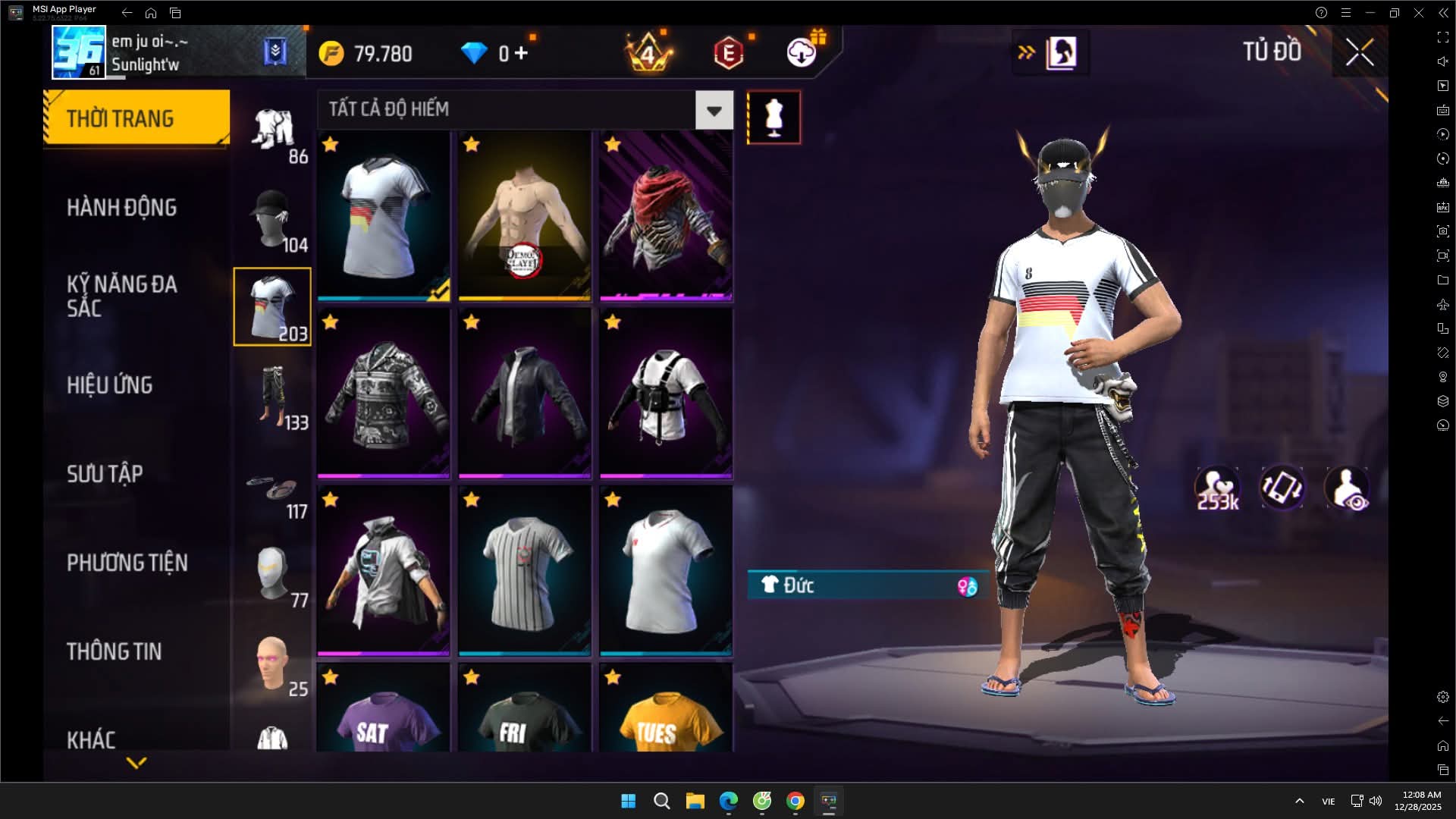
Task: Select the hat category with 104 items
Action: click(x=273, y=220)
